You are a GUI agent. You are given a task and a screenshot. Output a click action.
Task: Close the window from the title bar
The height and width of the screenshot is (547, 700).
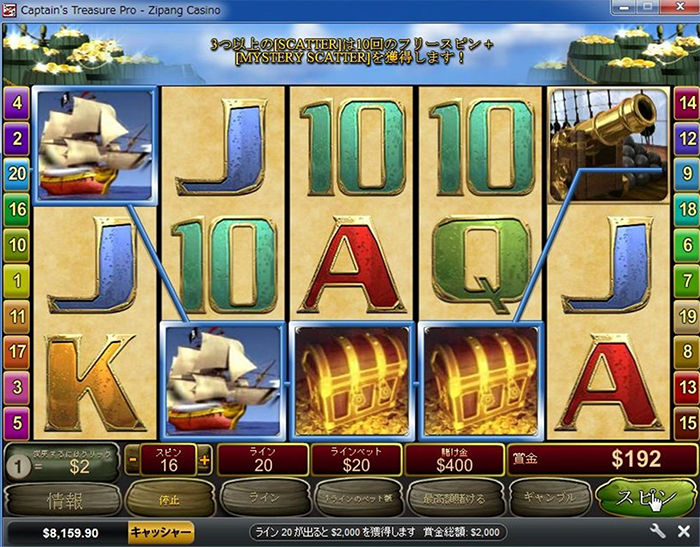[684, 10]
